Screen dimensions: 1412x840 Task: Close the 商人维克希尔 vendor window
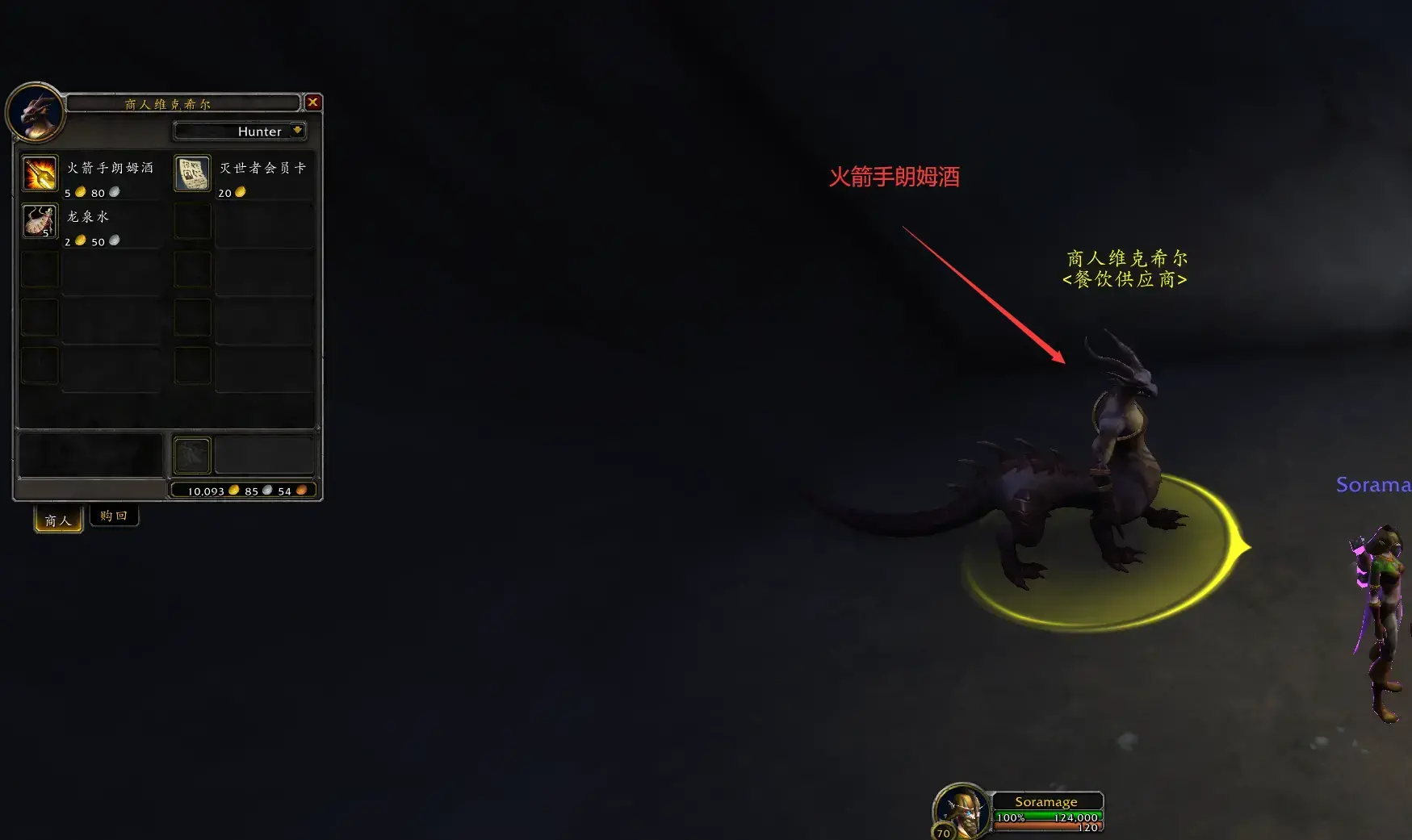(x=313, y=102)
